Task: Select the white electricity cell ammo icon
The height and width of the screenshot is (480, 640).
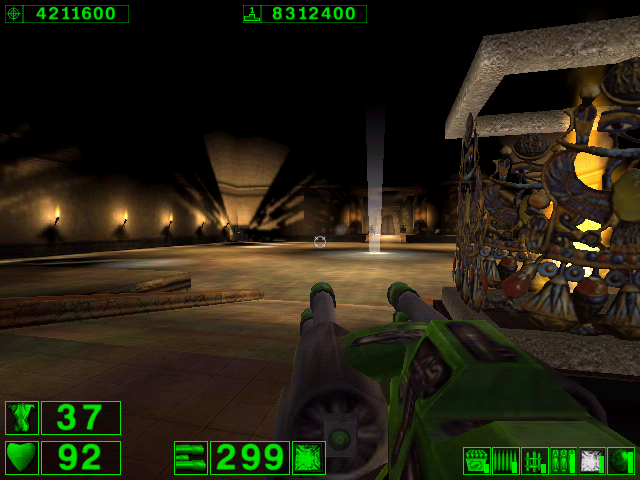Action: (592, 461)
